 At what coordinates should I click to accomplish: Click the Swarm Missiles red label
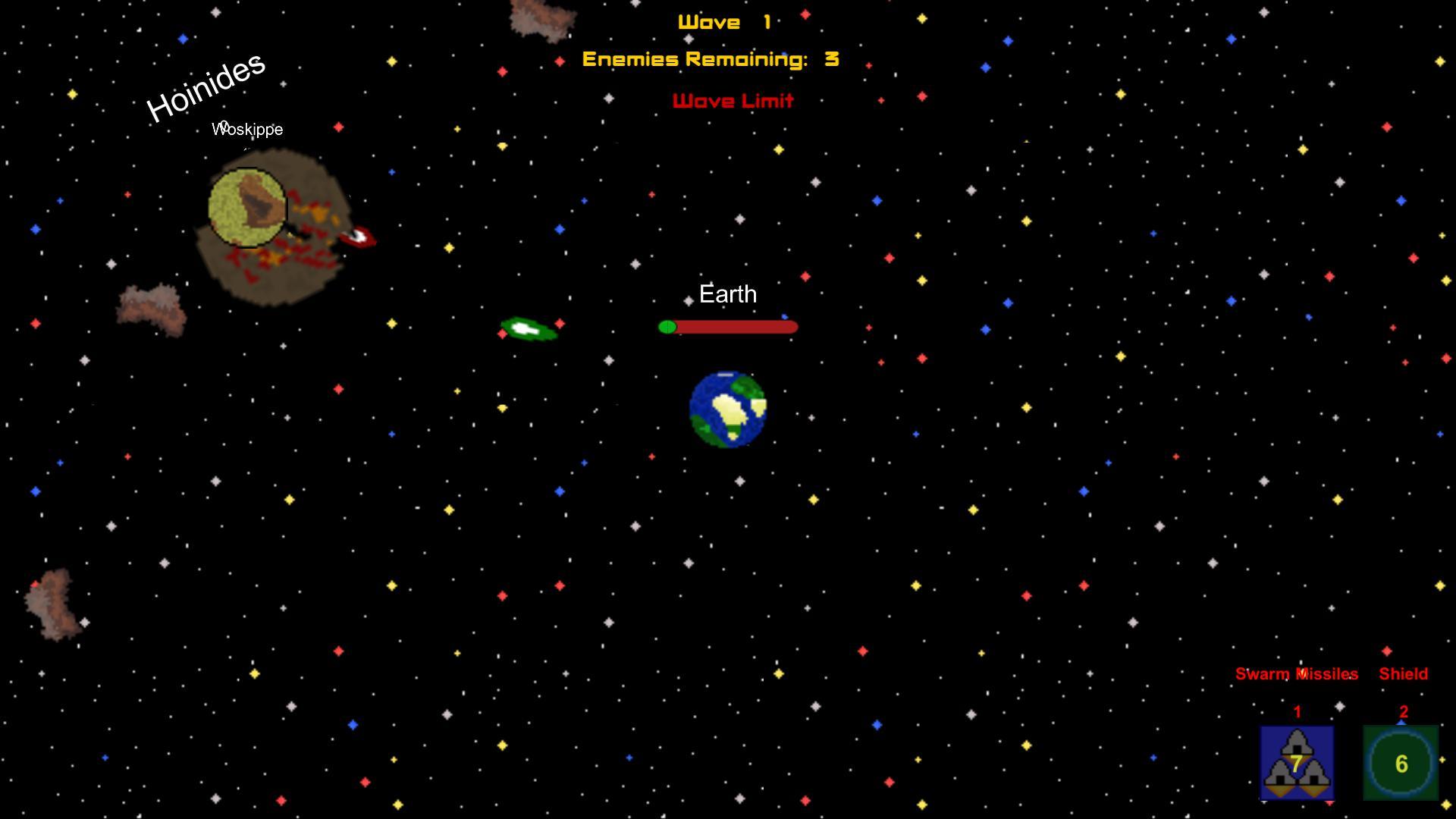click(1296, 673)
